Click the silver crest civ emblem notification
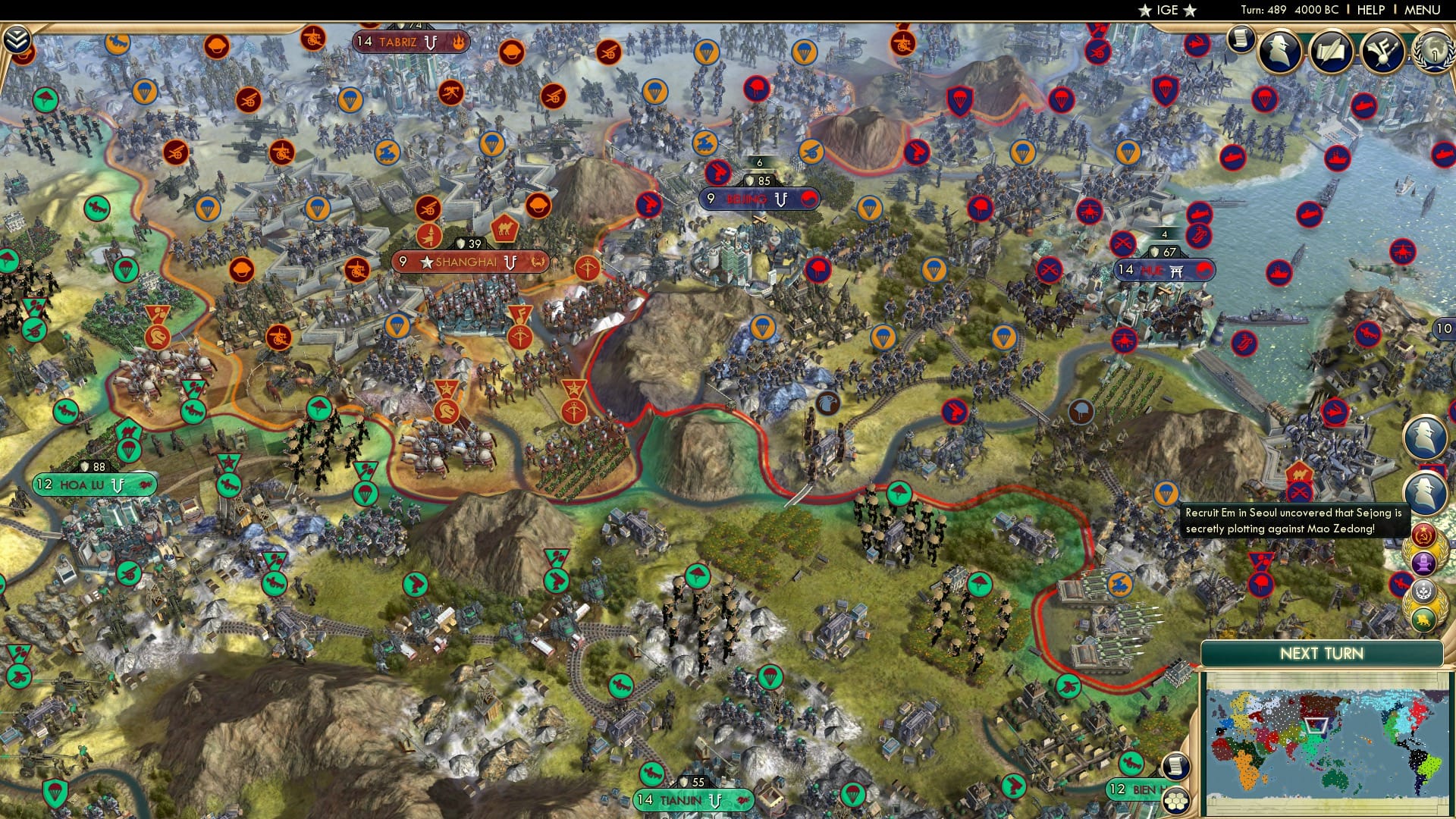This screenshot has width=1456, height=819. click(x=1423, y=591)
